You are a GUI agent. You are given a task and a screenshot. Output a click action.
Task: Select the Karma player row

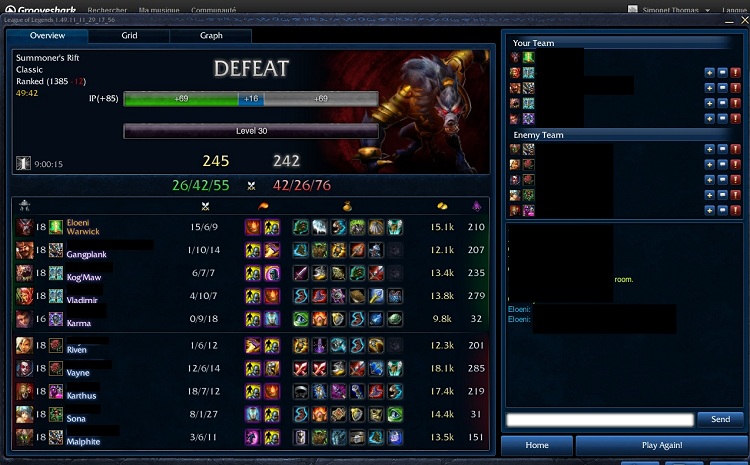click(x=250, y=318)
